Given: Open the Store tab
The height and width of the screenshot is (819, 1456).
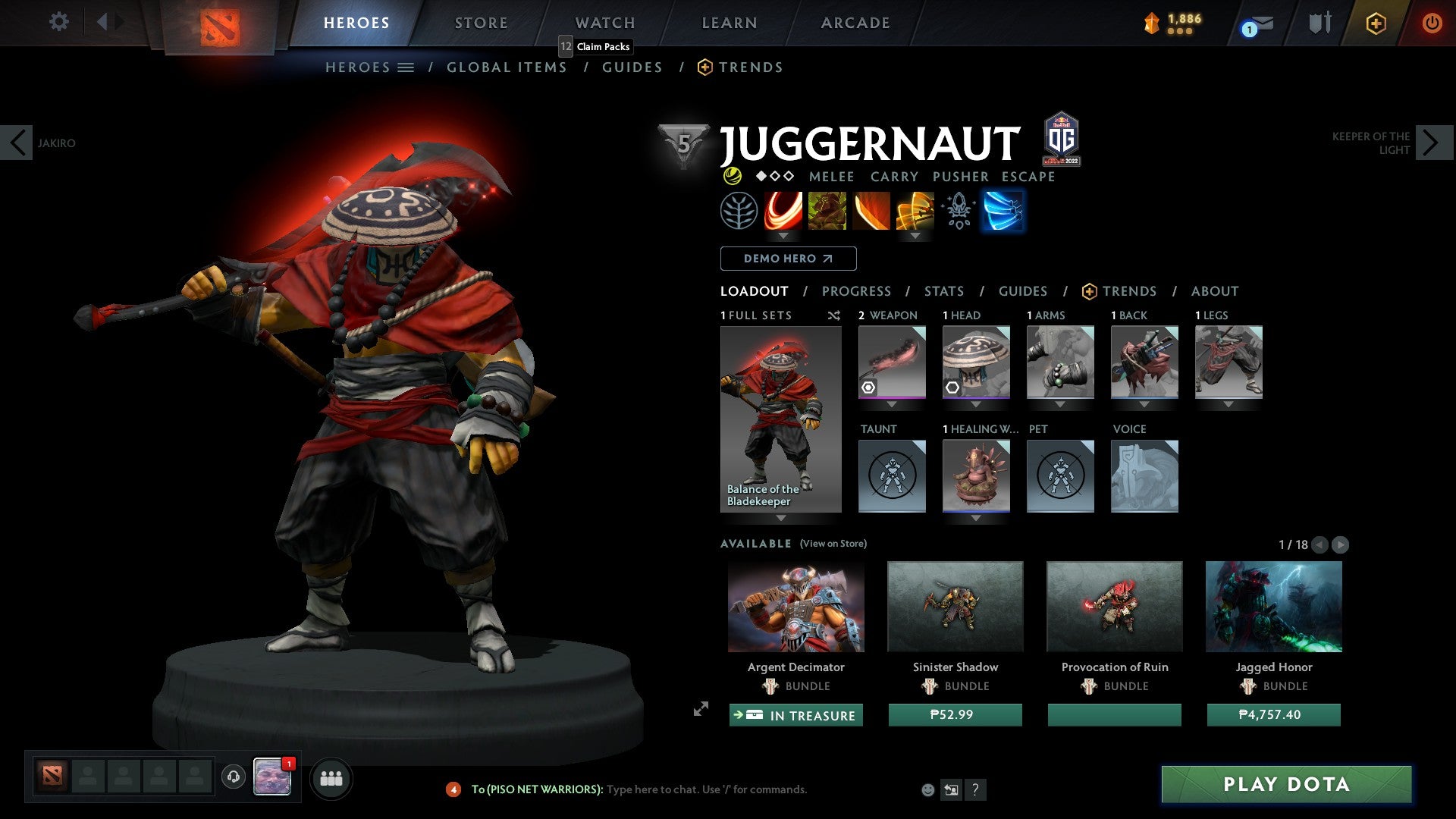Looking at the screenshot, I should point(481,23).
